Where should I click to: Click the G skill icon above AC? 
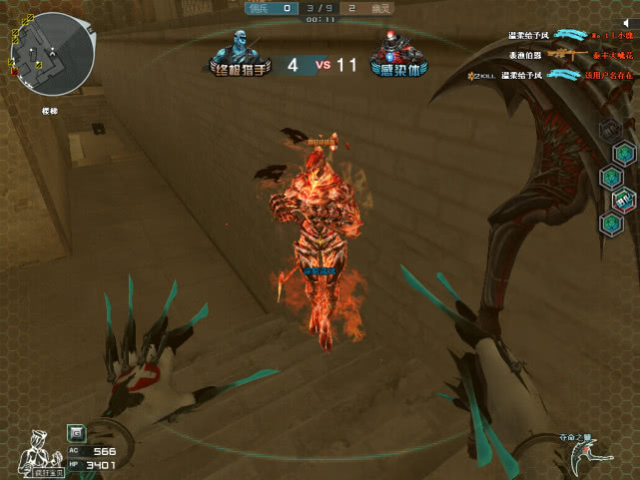tap(76, 432)
